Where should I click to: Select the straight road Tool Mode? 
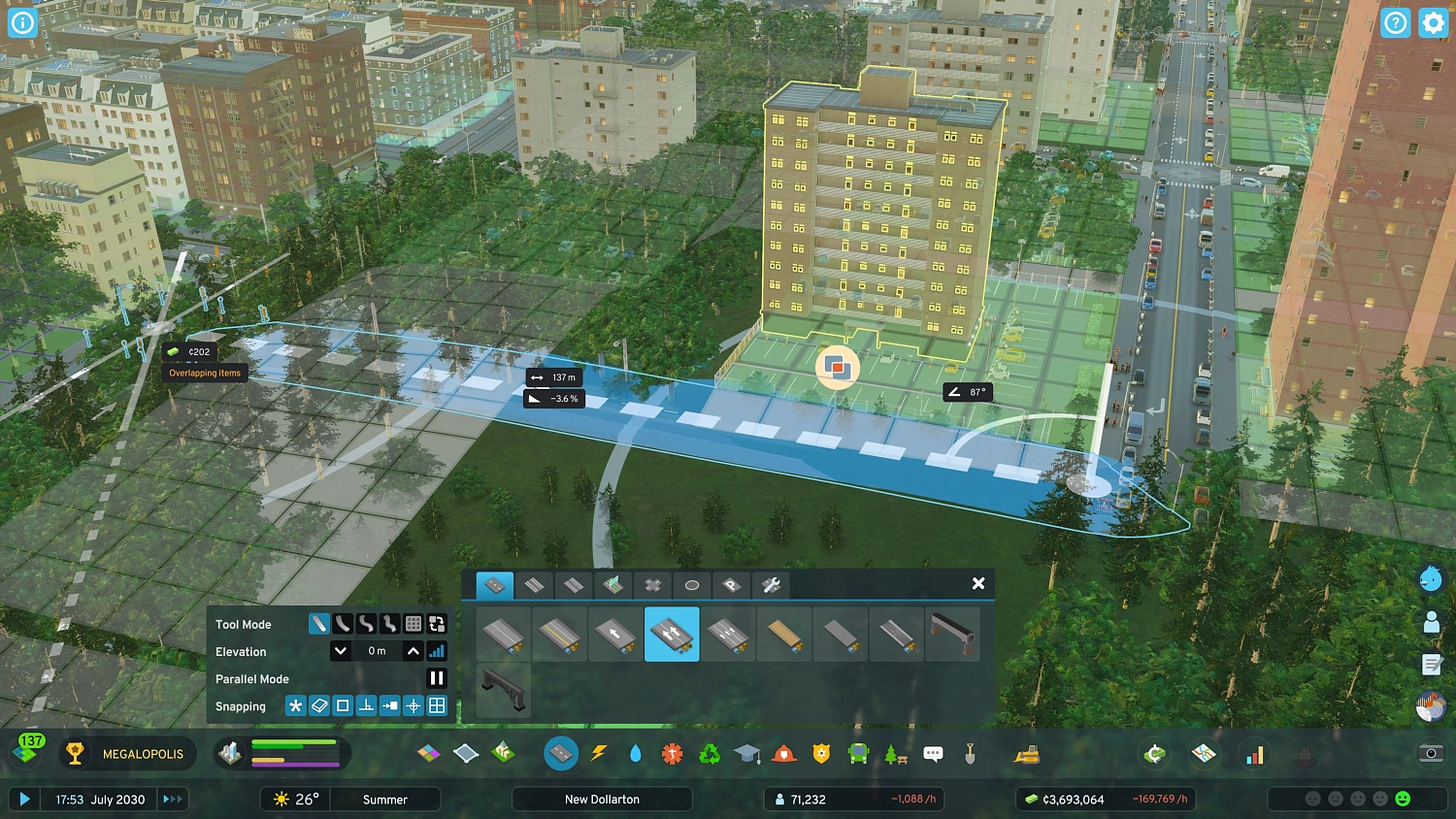click(x=321, y=623)
